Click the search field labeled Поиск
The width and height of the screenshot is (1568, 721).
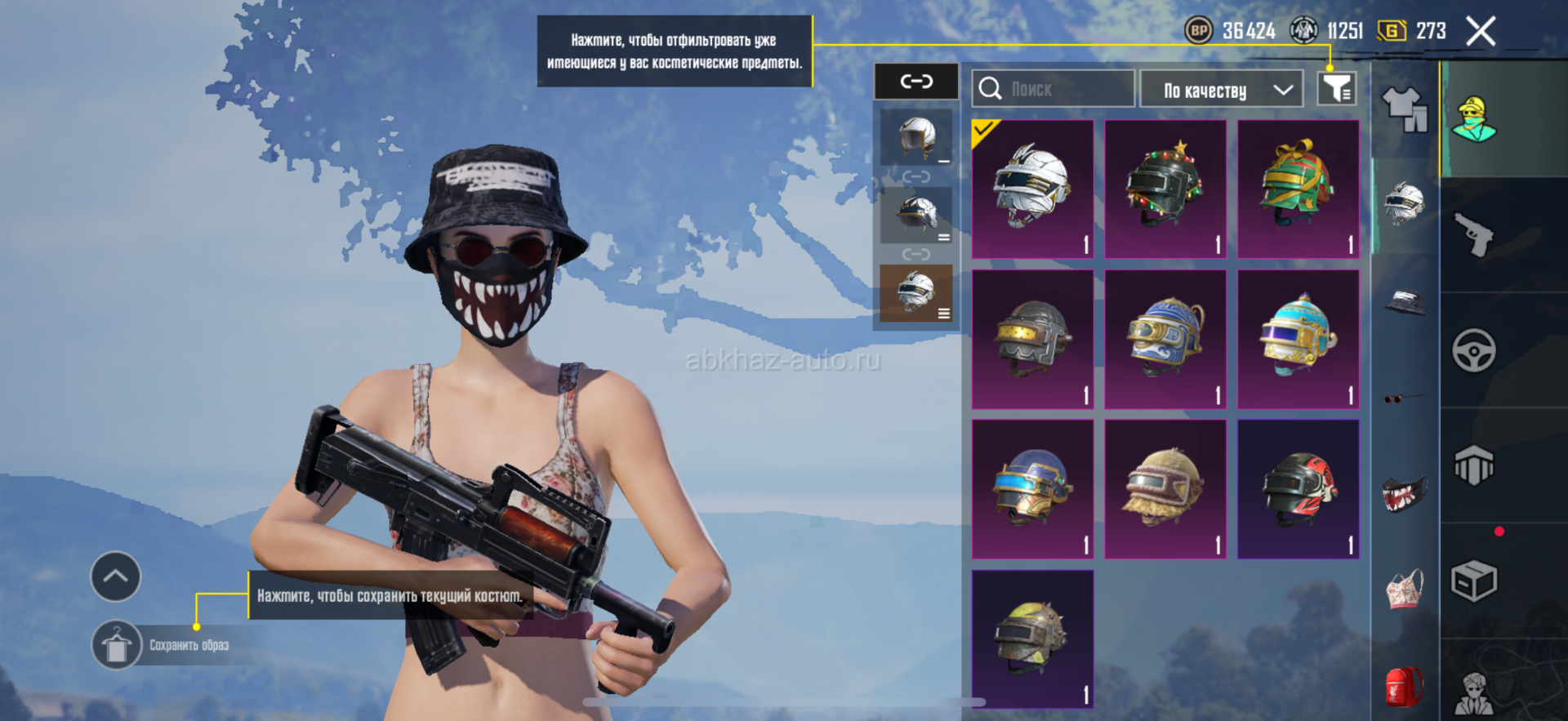point(1053,89)
